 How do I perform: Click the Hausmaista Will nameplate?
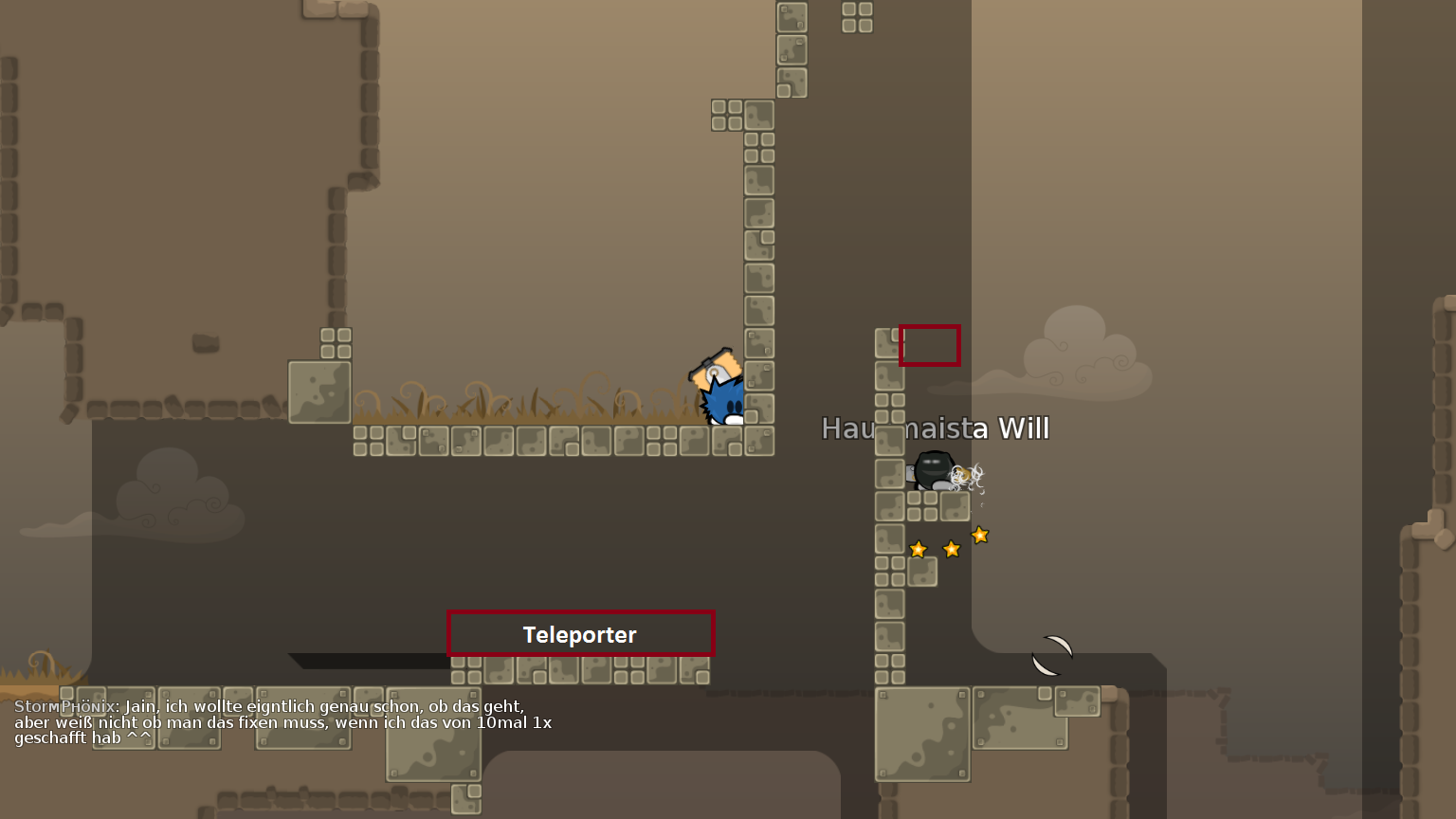click(x=935, y=428)
